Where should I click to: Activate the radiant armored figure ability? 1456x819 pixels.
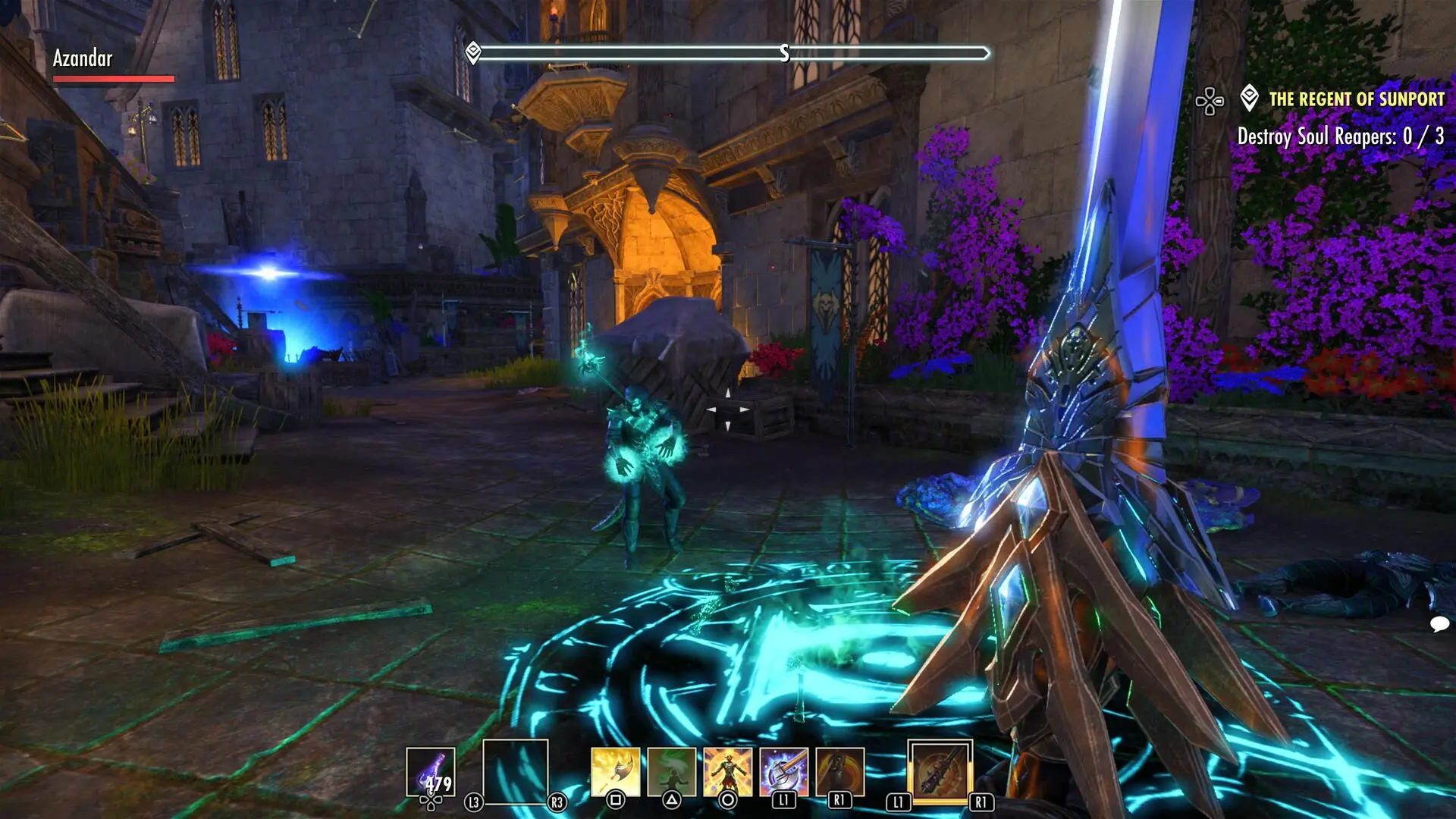coord(728,772)
